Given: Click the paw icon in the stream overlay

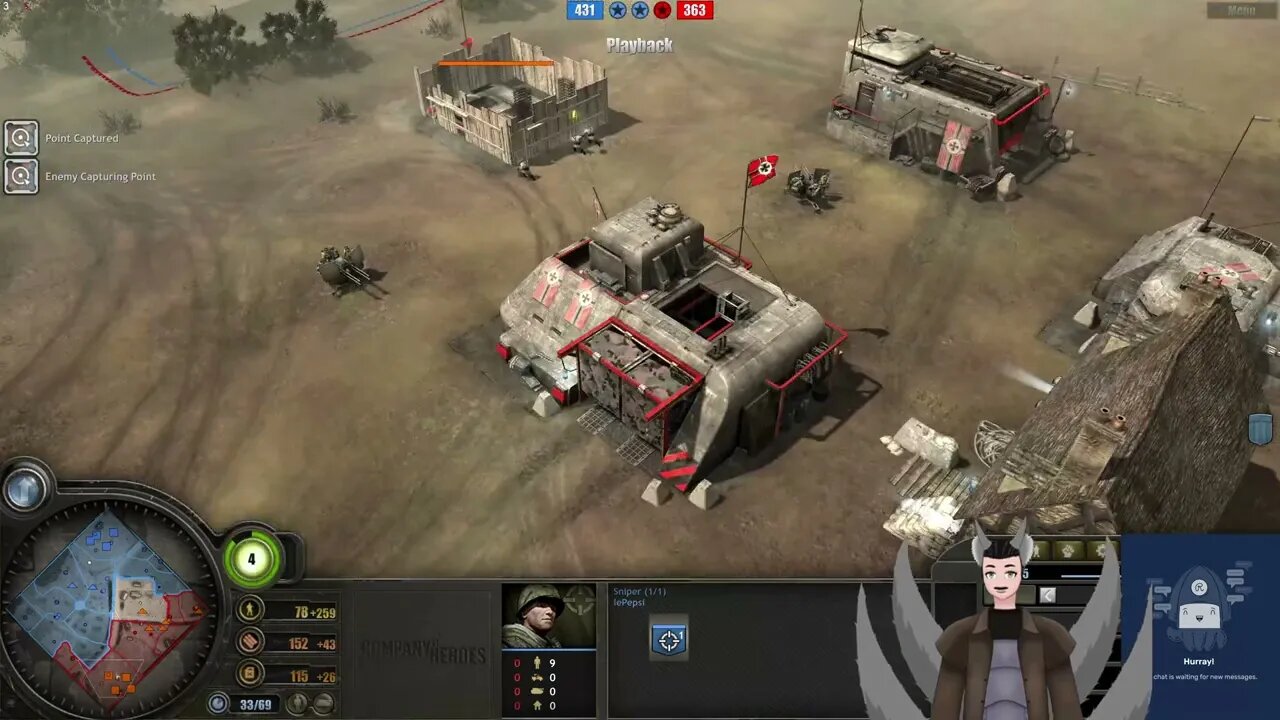Looking at the screenshot, I should [x=1068, y=550].
